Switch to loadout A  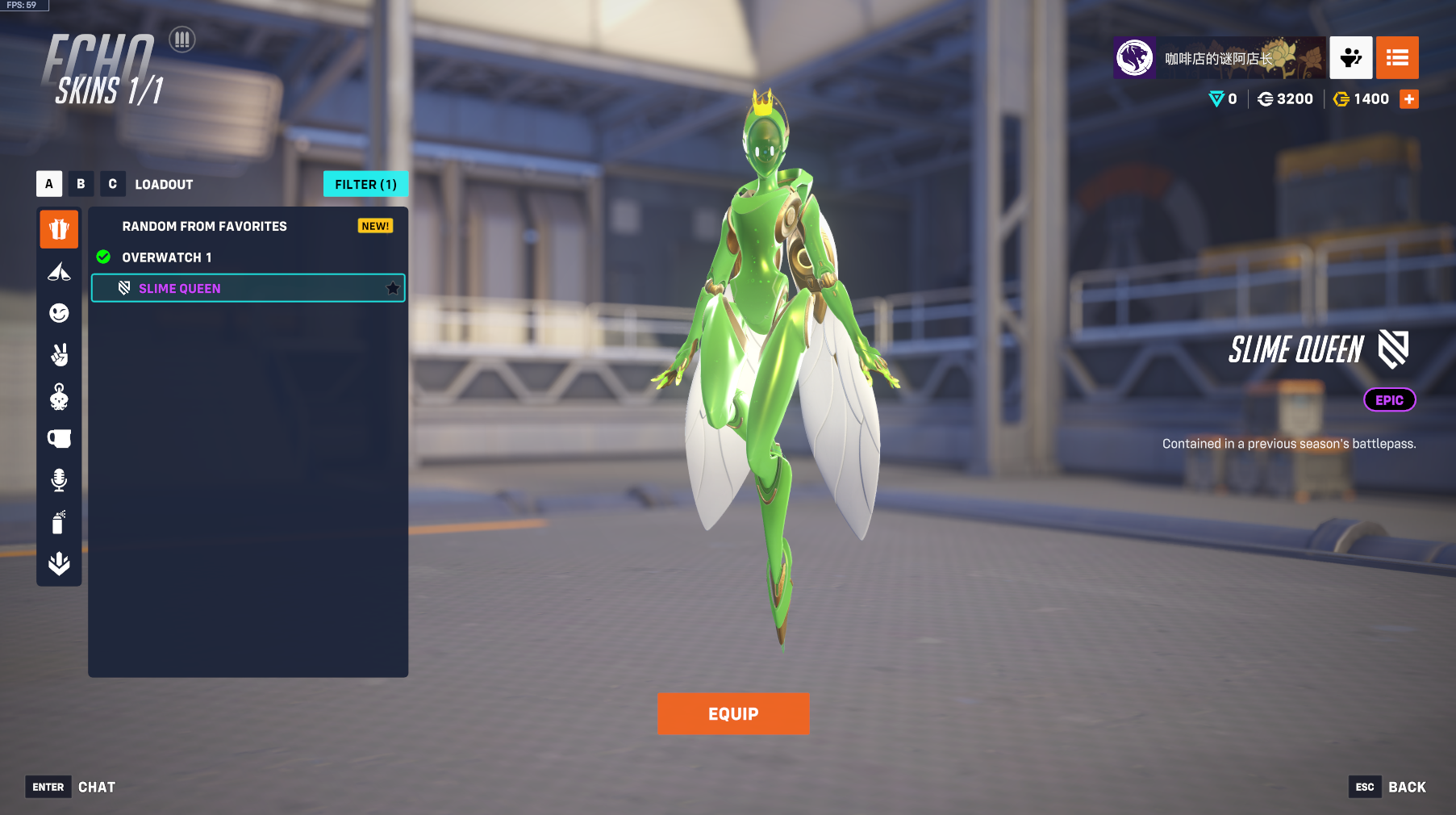coord(49,184)
